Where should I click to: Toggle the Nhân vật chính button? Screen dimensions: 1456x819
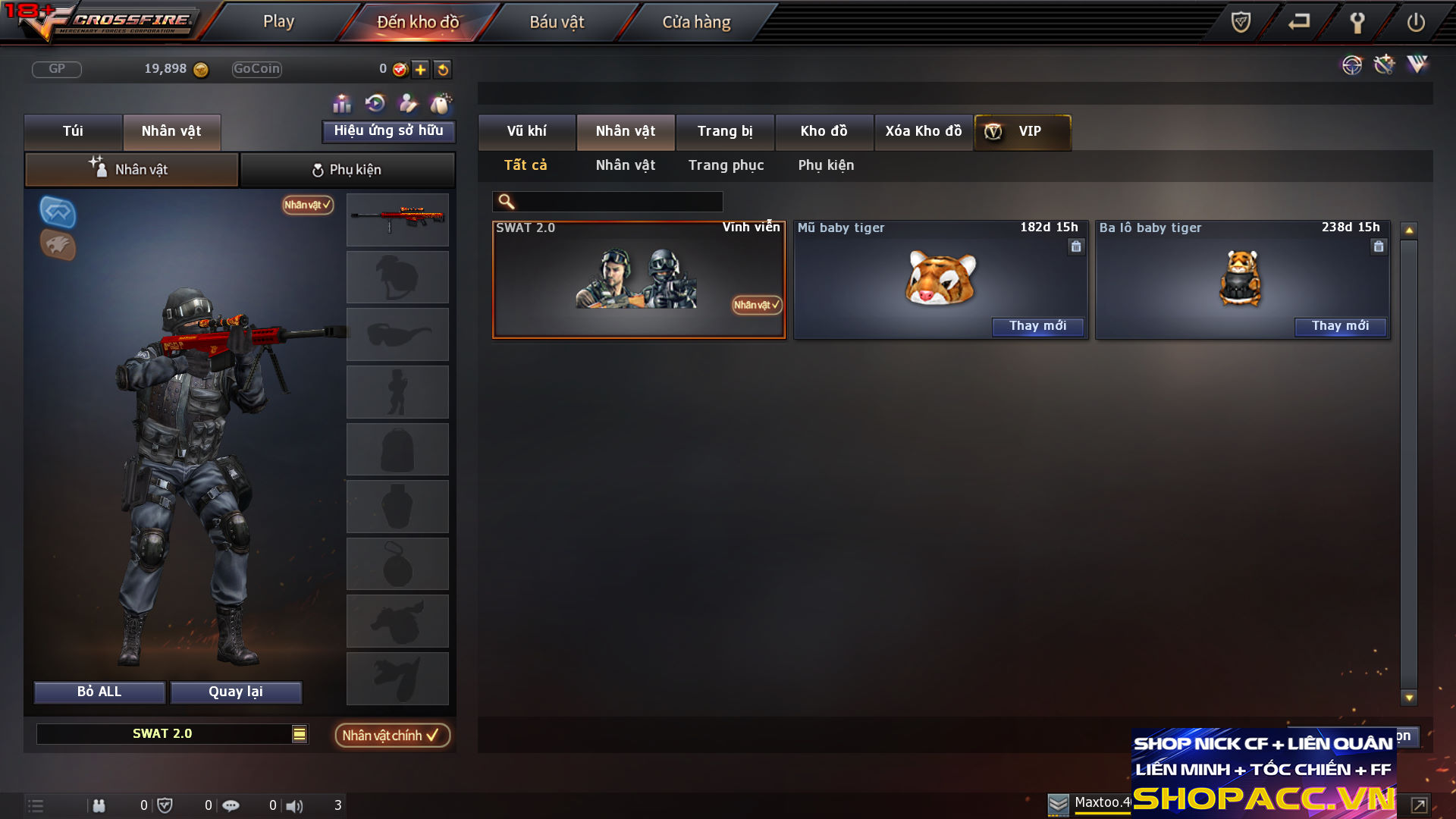tap(392, 736)
